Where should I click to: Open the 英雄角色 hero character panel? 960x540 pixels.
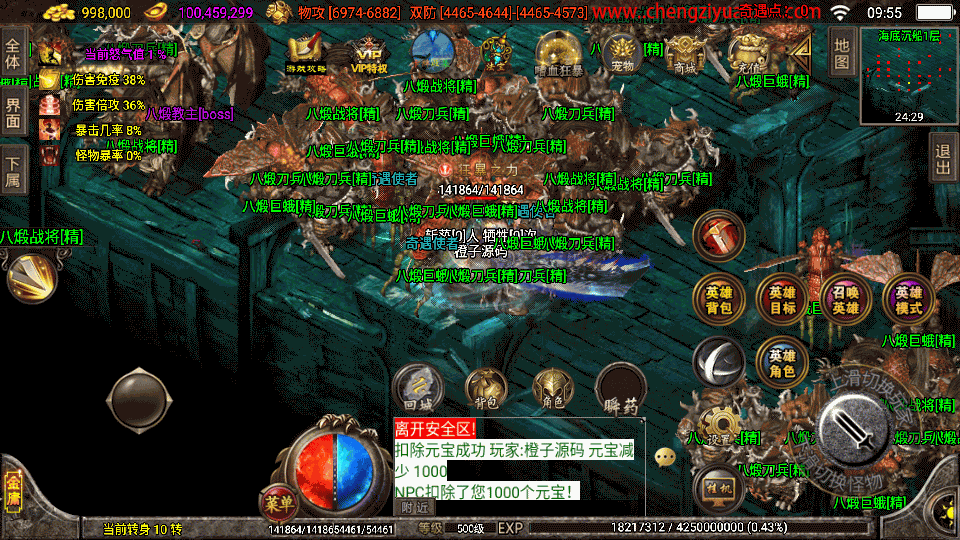[x=782, y=362]
